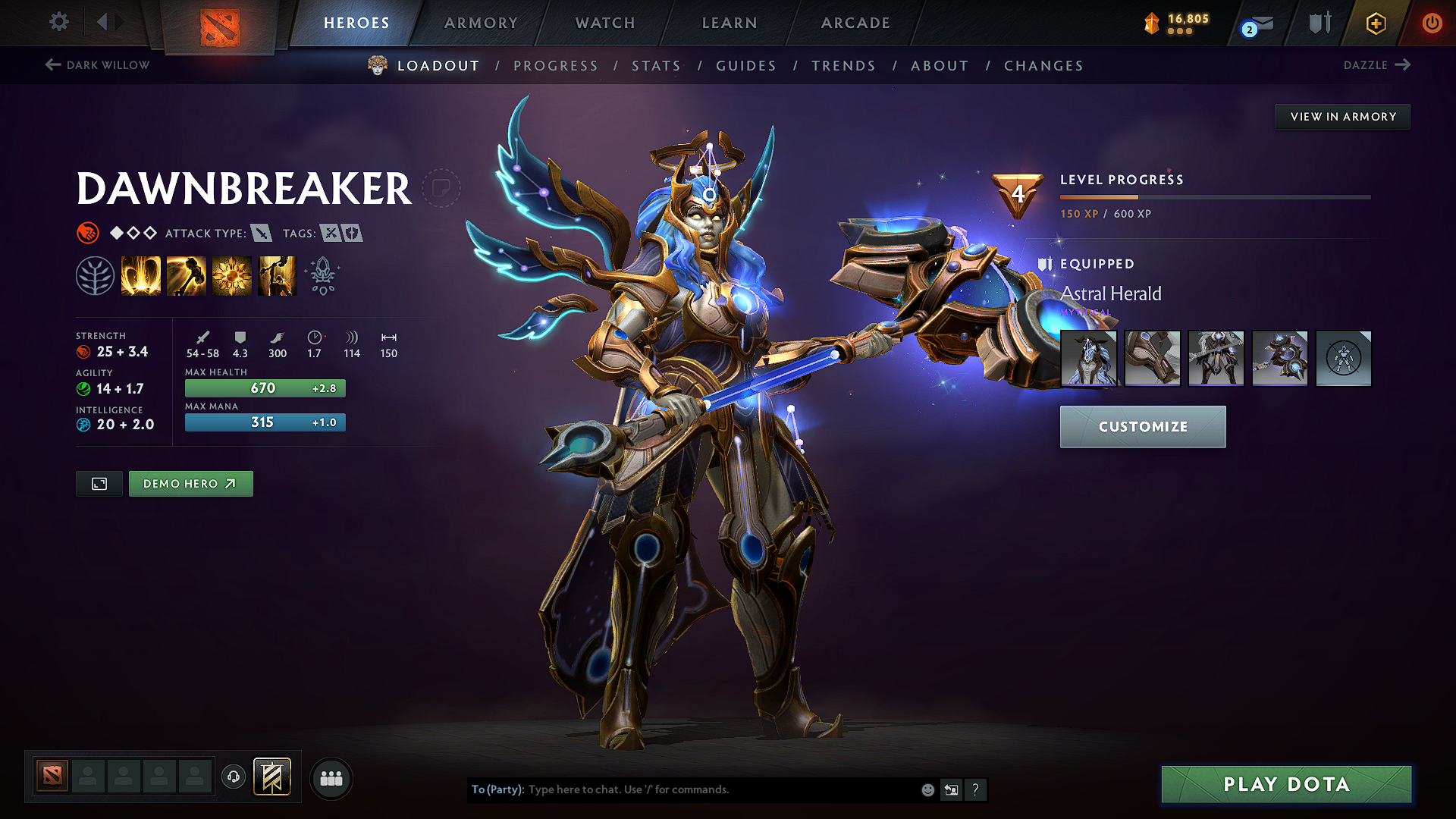Open the ARCADE menu
Screen dimensions: 1456x819
[855, 23]
